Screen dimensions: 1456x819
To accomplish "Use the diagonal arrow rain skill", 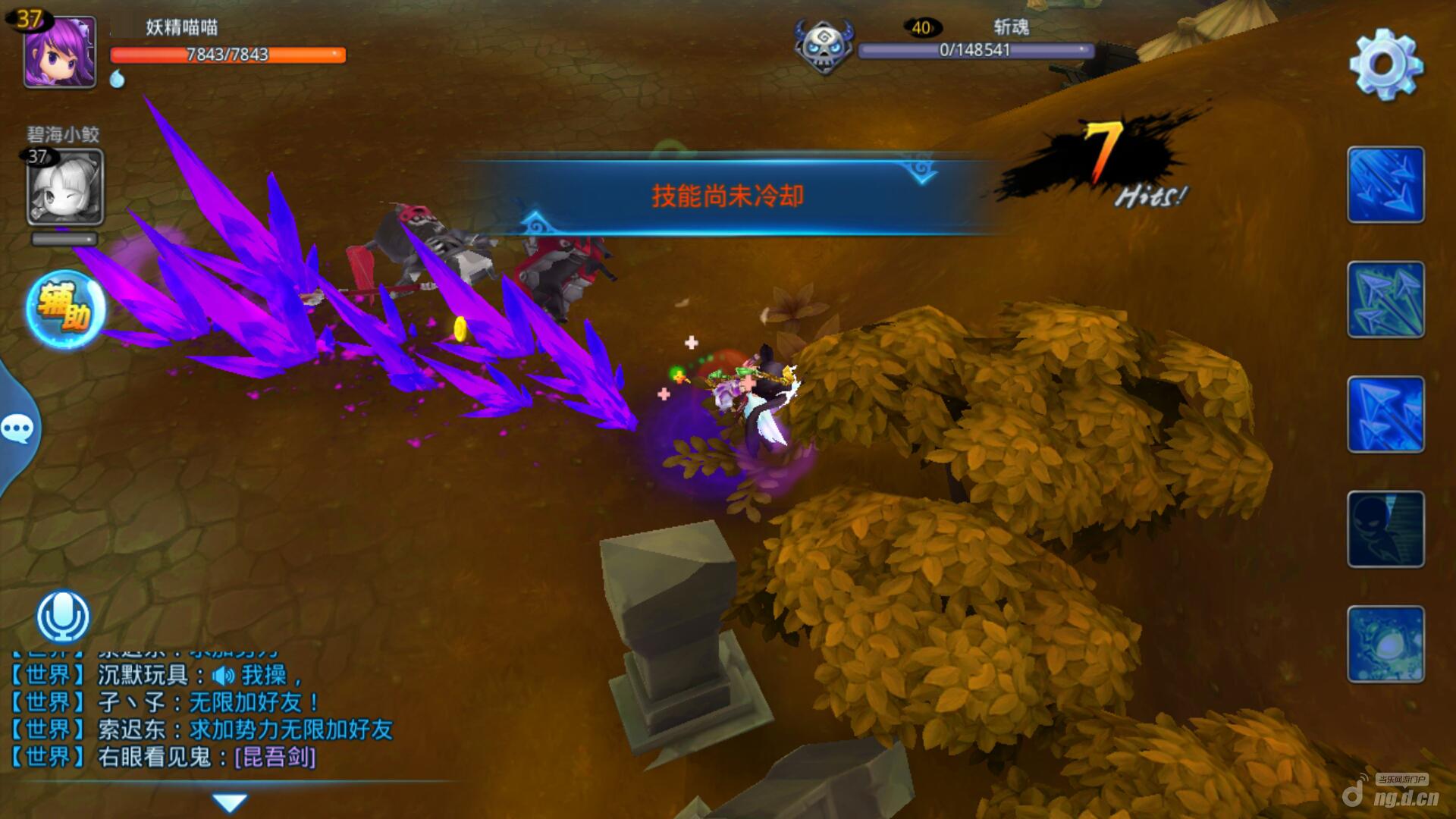I will (x=1385, y=185).
